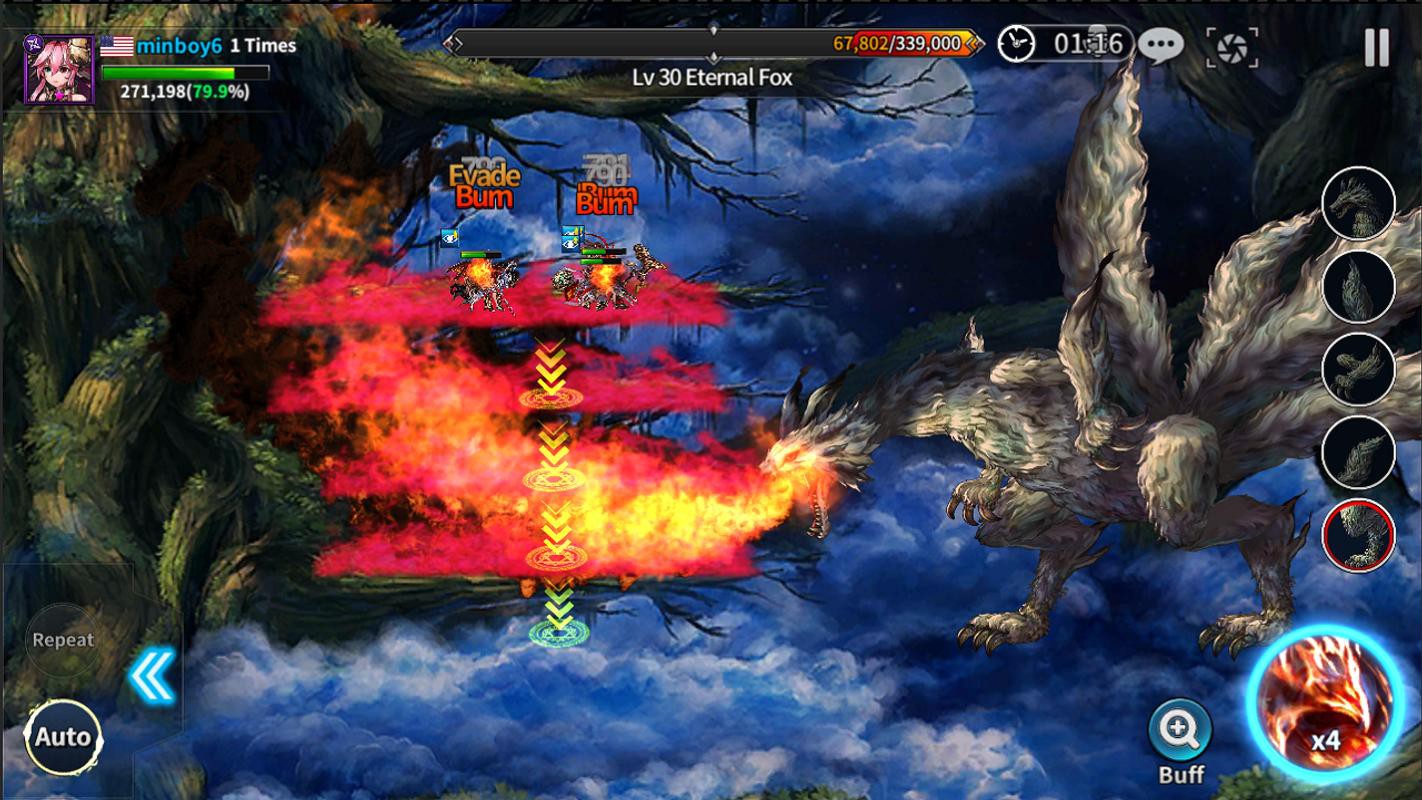Click the top boss bar down arrow marker

click(714, 29)
